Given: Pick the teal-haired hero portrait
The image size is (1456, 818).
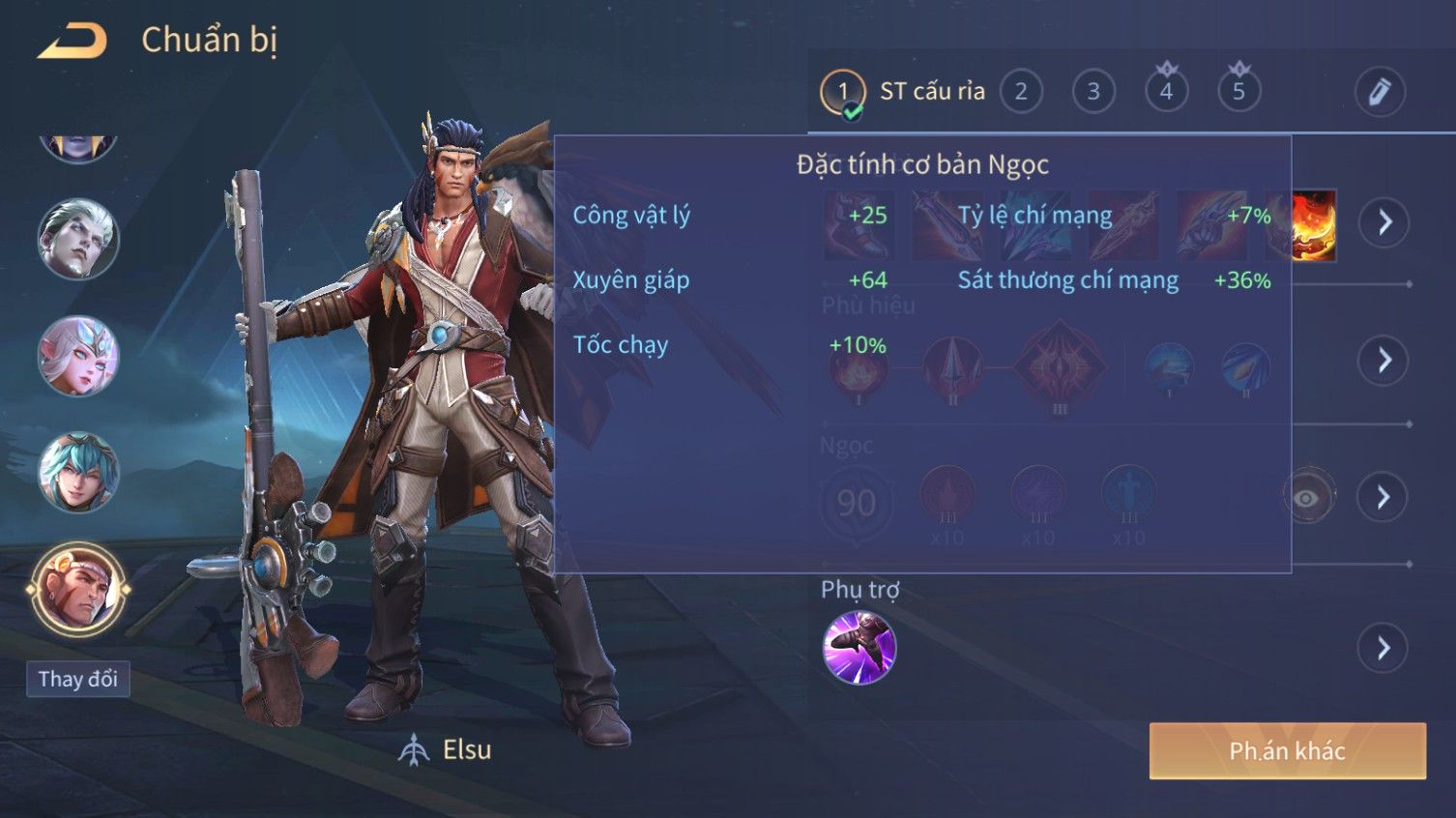Looking at the screenshot, I should pos(77,473).
